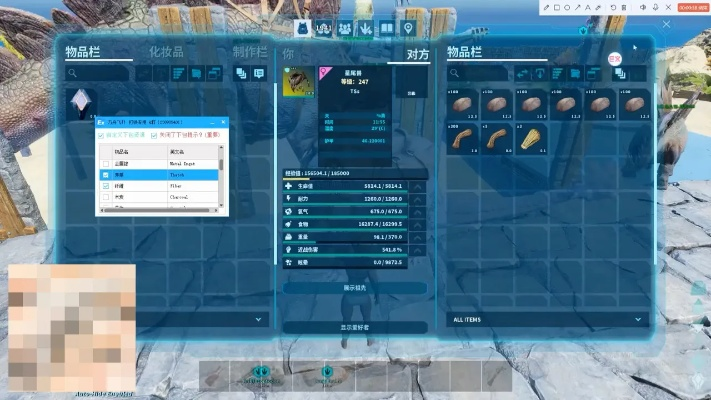The image size is (711, 400).
Task: Open the 制作栏 crafting tab
Action: [249, 51]
